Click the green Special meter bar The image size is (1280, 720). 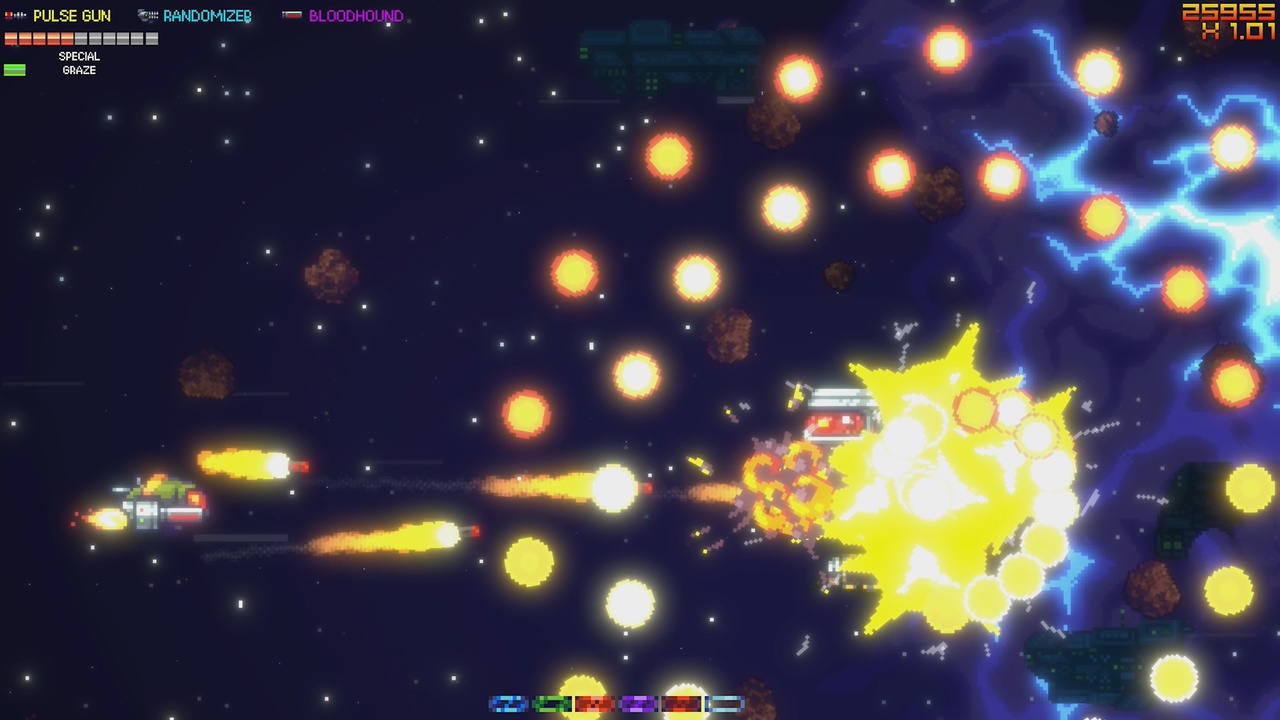click(x=15, y=68)
